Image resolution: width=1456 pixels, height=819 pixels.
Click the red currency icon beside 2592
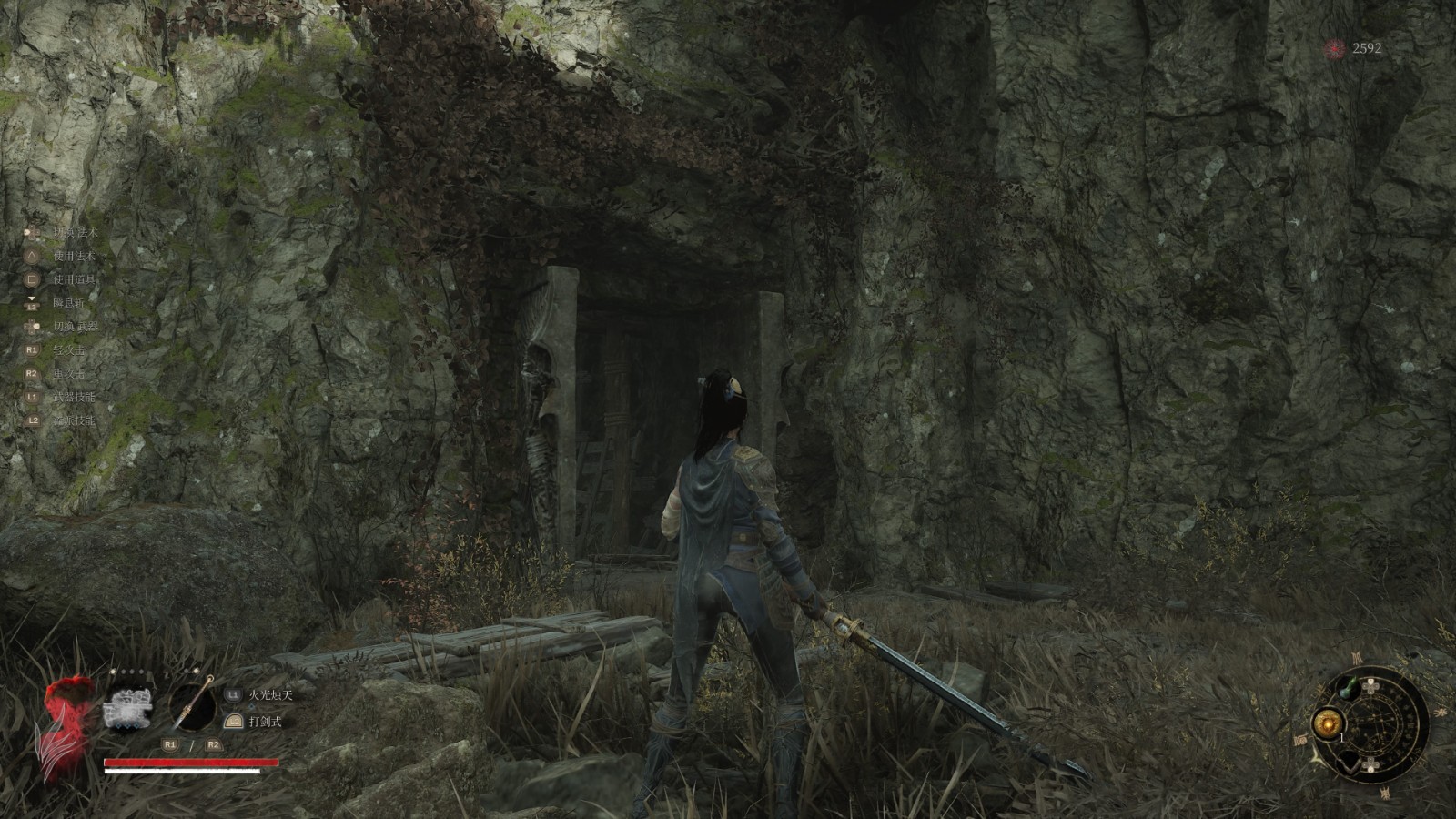click(x=1335, y=48)
